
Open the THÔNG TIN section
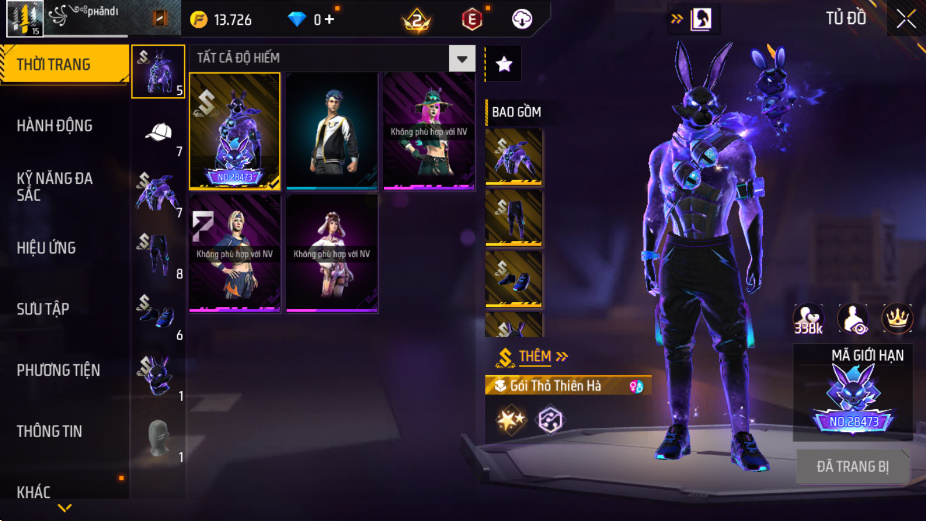click(x=64, y=431)
